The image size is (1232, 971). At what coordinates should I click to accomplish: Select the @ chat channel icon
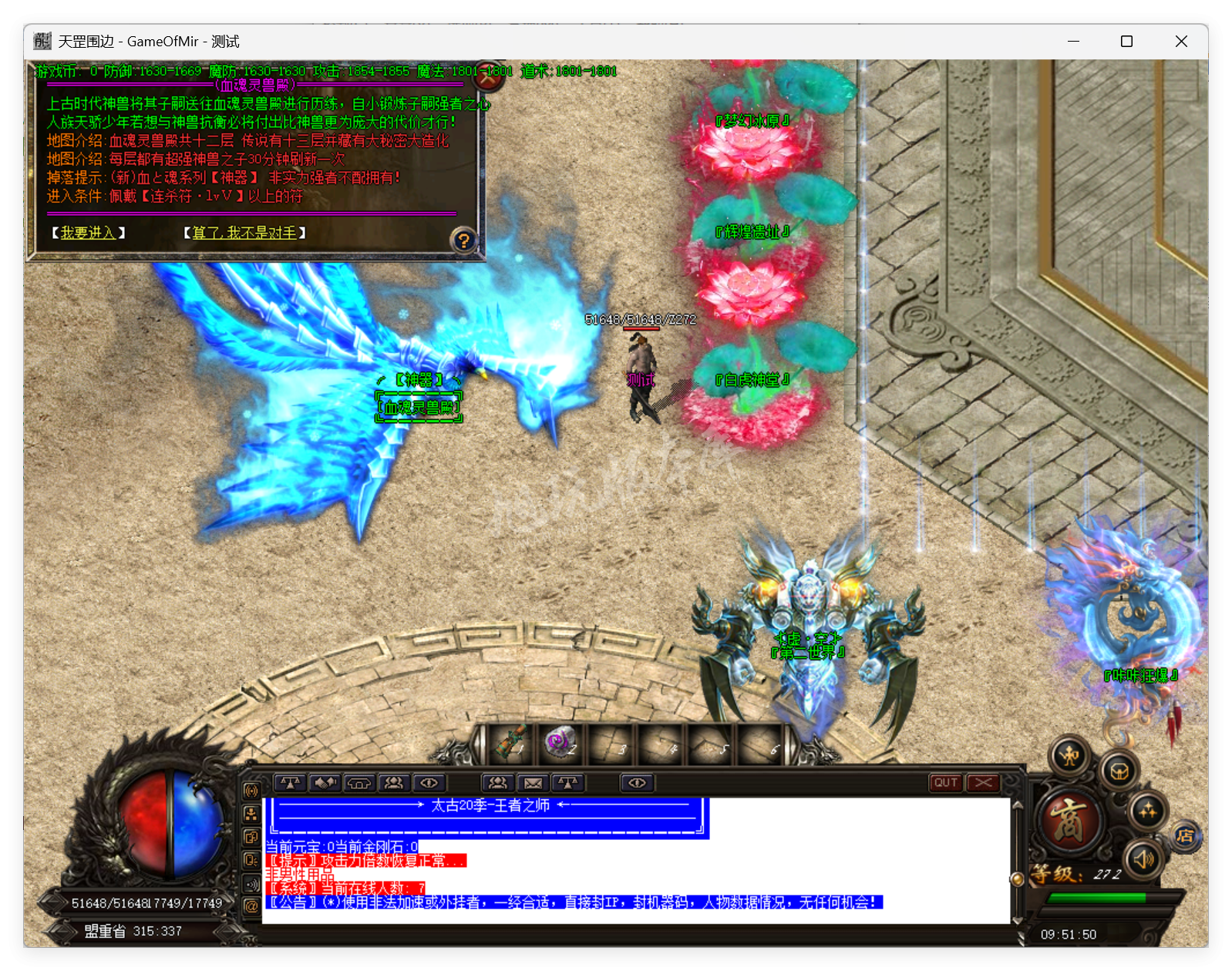251,906
